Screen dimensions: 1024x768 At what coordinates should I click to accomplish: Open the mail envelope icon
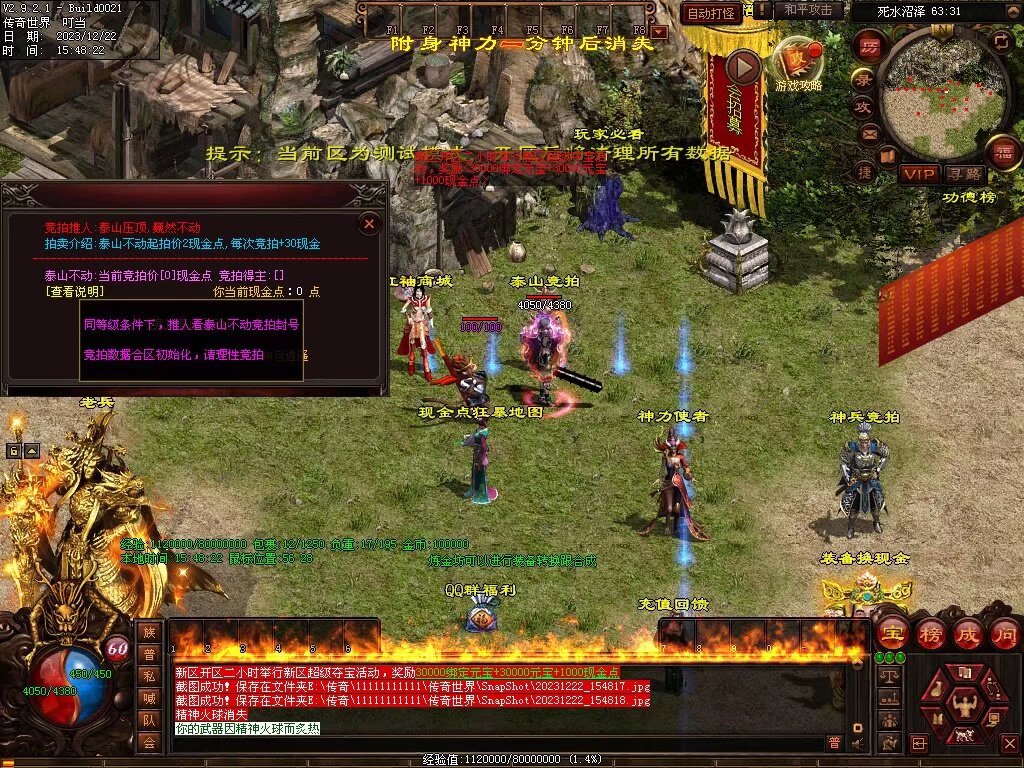point(868,132)
